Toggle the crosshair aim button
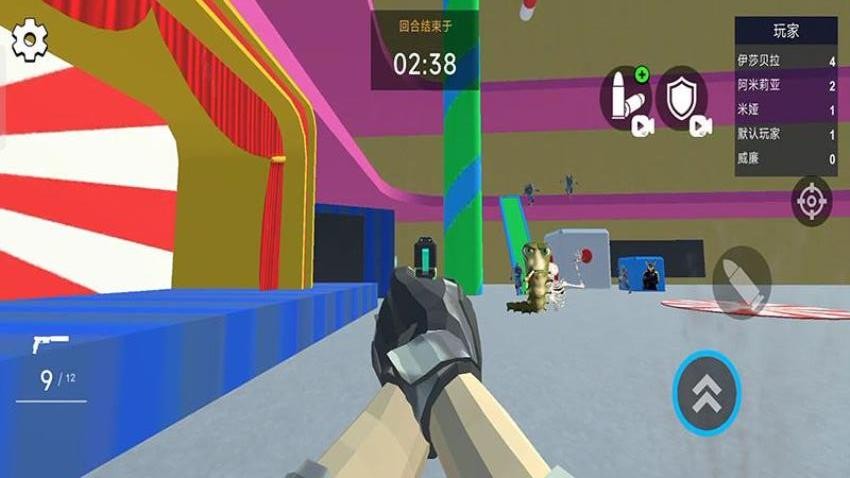Viewport: 850px width, 478px height. click(x=810, y=201)
